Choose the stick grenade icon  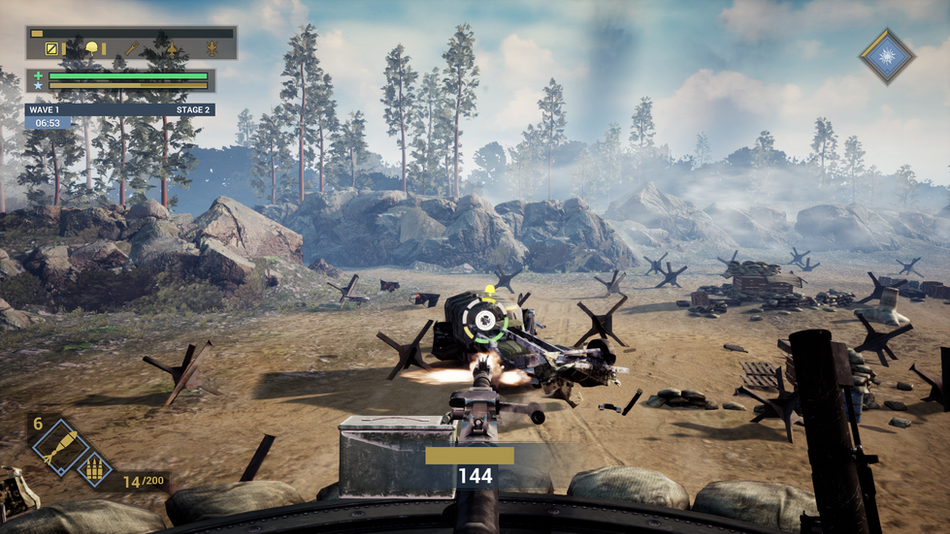(131, 48)
